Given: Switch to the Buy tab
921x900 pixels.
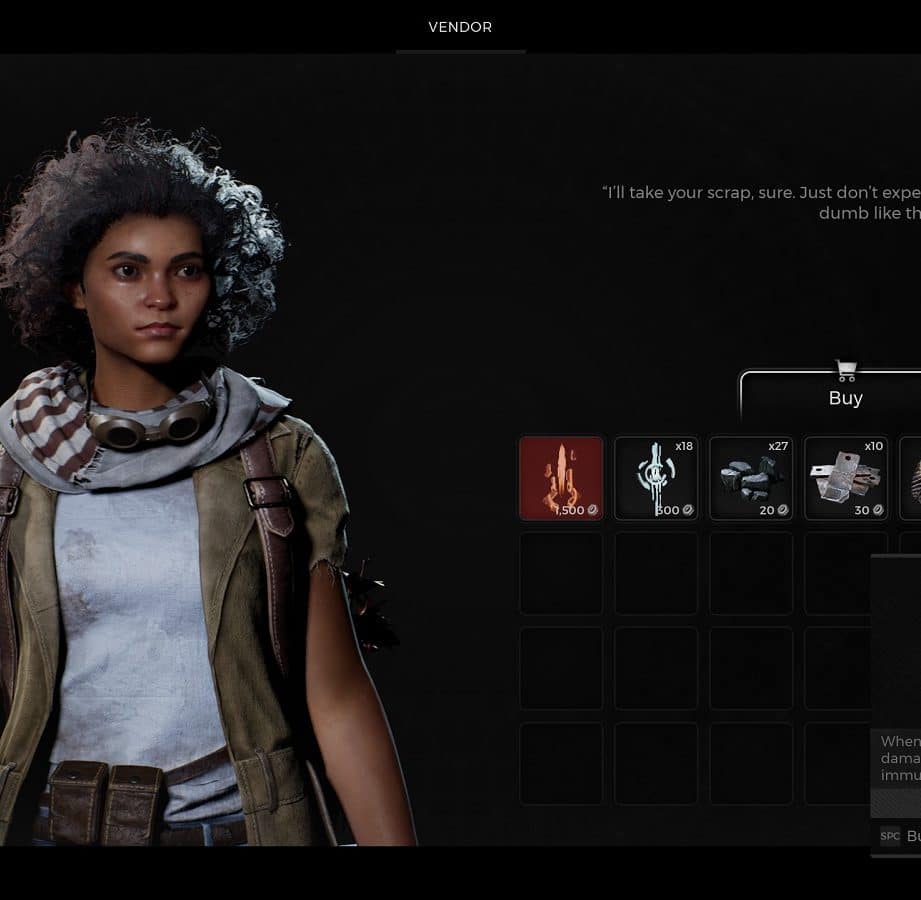Looking at the screenshot, I should (x=845, y=398).
